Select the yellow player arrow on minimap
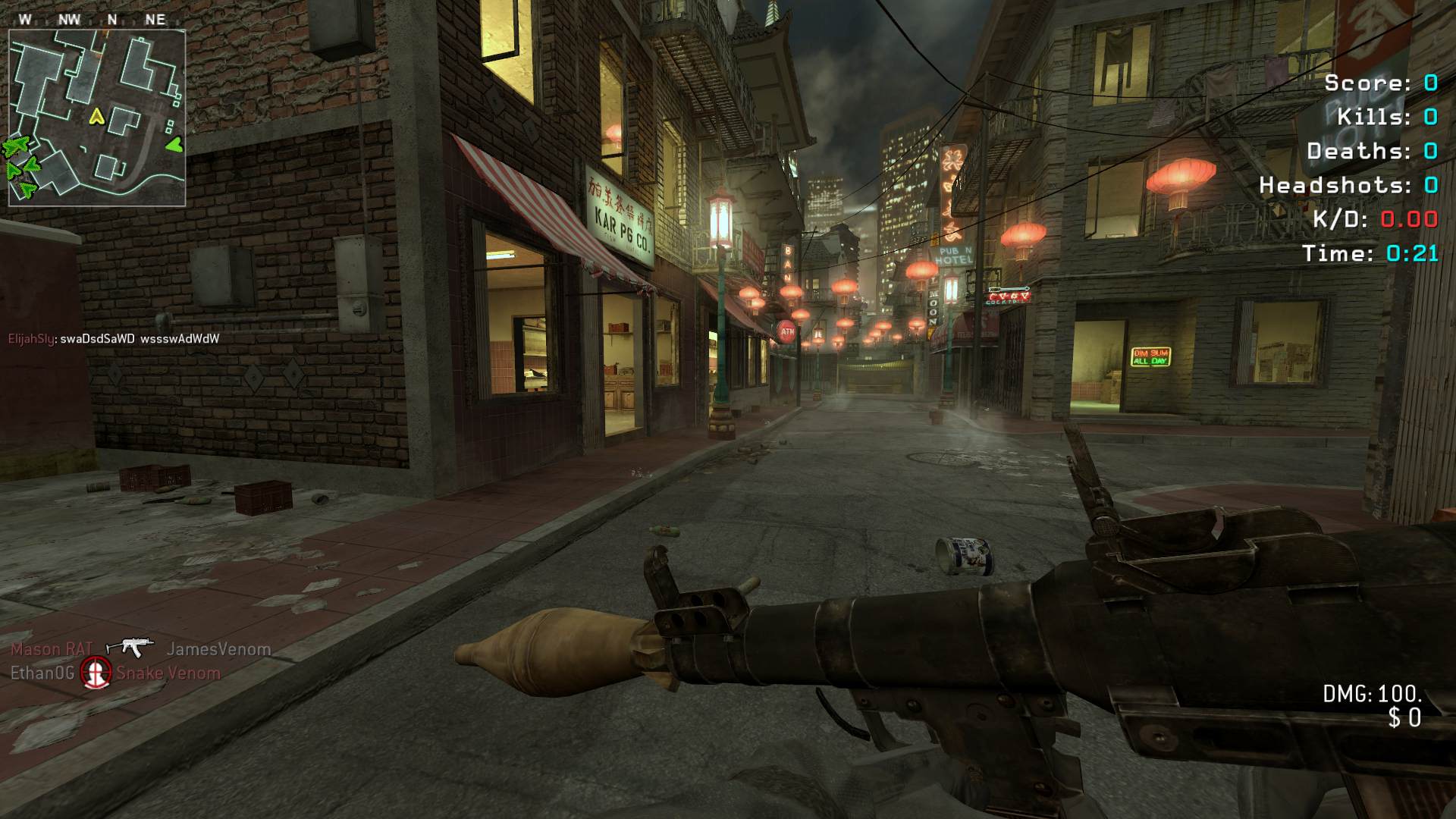1456x819 pixels. [96, 116]
